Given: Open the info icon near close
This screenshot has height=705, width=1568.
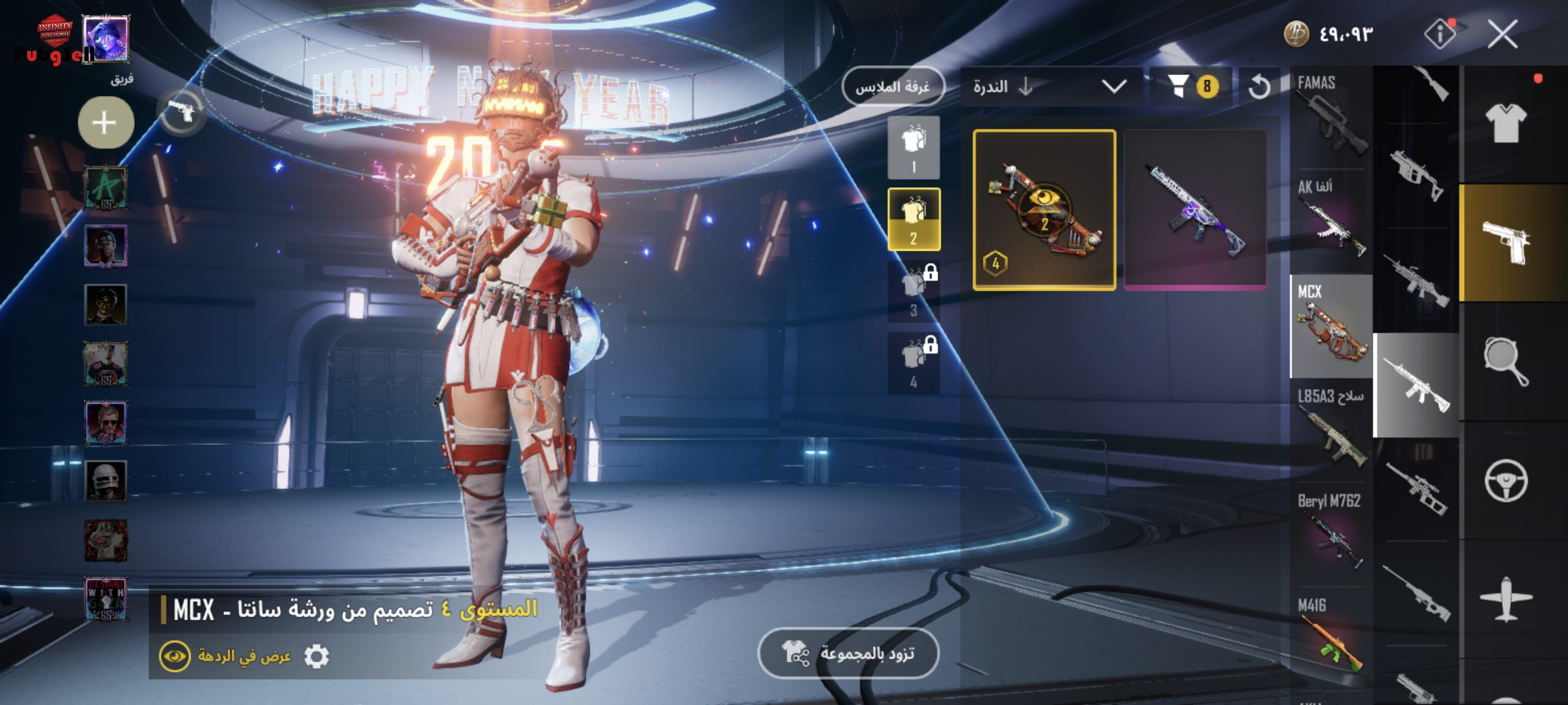Looking at the screenshot, I should click(x=1440, y=34).
